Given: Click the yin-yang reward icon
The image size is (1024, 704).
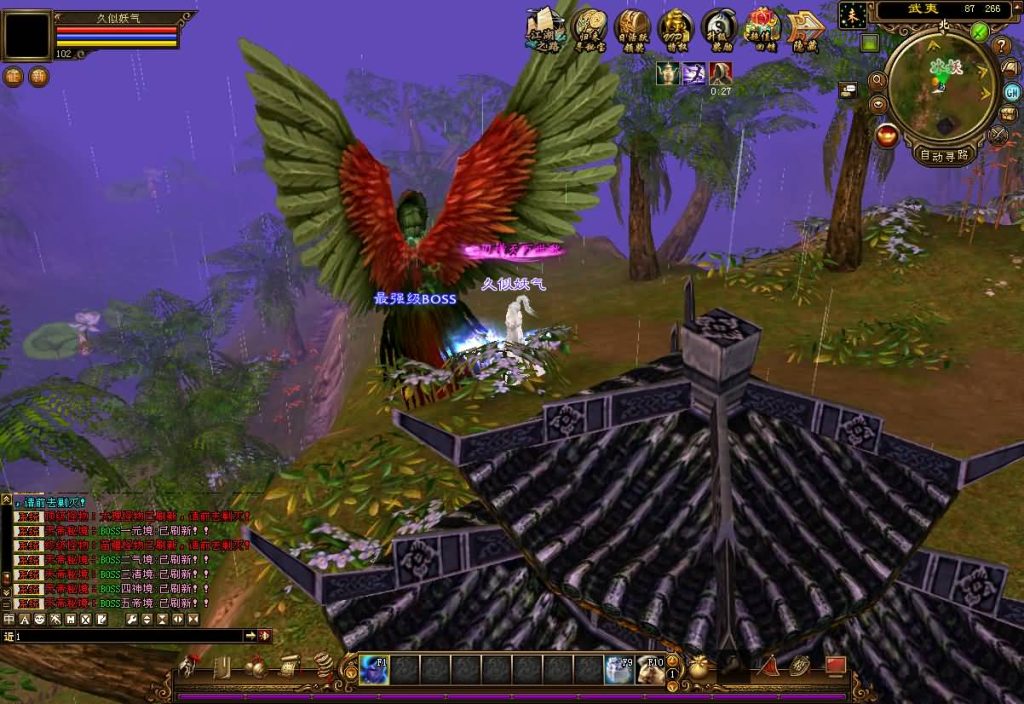Looking at the screenshot, I should pyautogui.click(x=719, y=27).
